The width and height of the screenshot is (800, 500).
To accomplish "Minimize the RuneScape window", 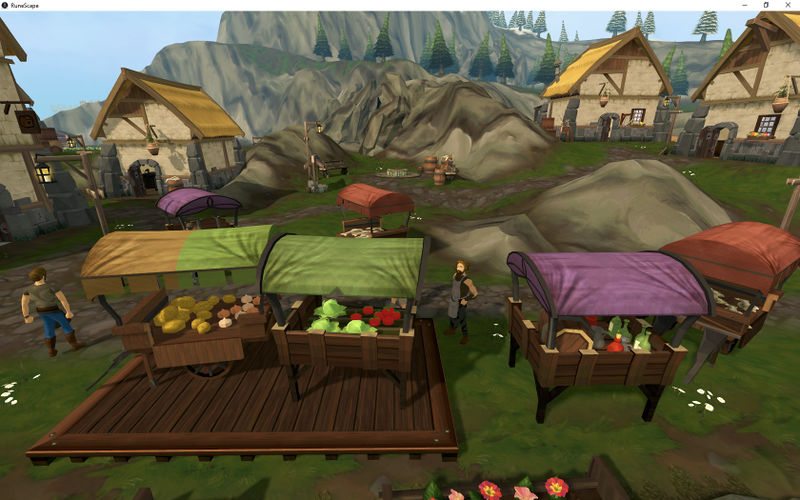I will coord(745,5).
